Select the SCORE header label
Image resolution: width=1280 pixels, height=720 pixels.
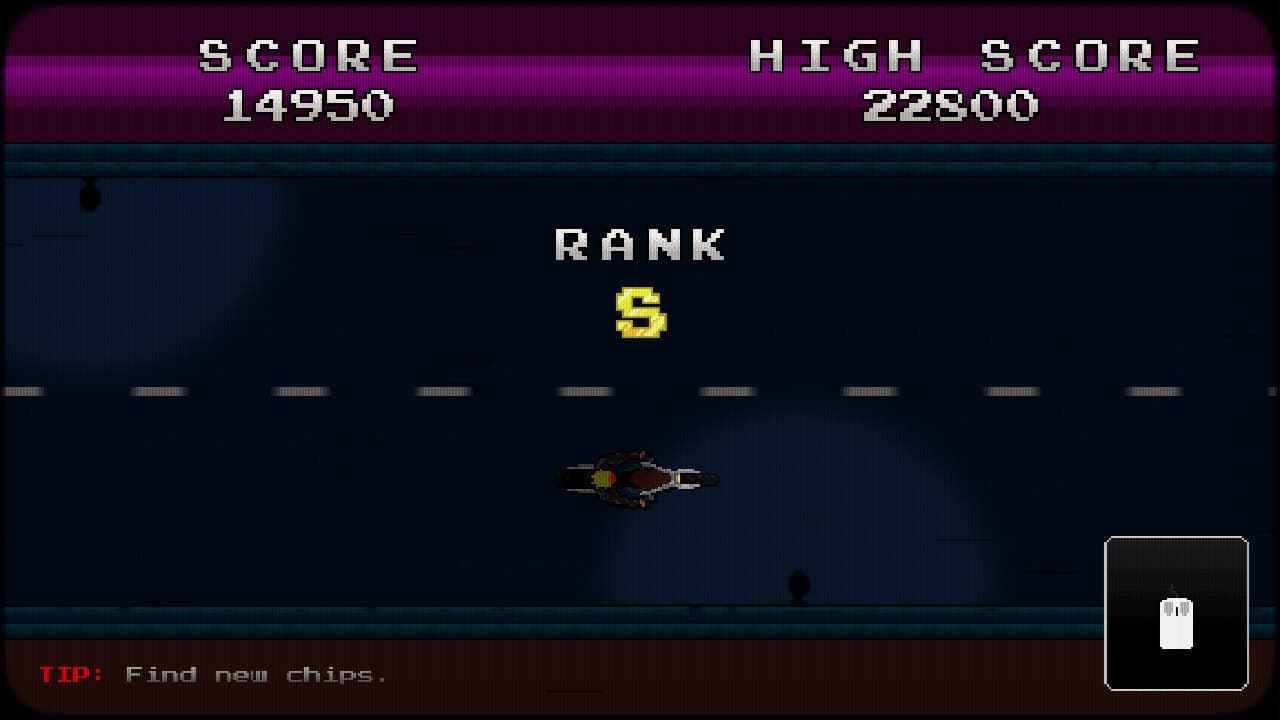[310, 53]
